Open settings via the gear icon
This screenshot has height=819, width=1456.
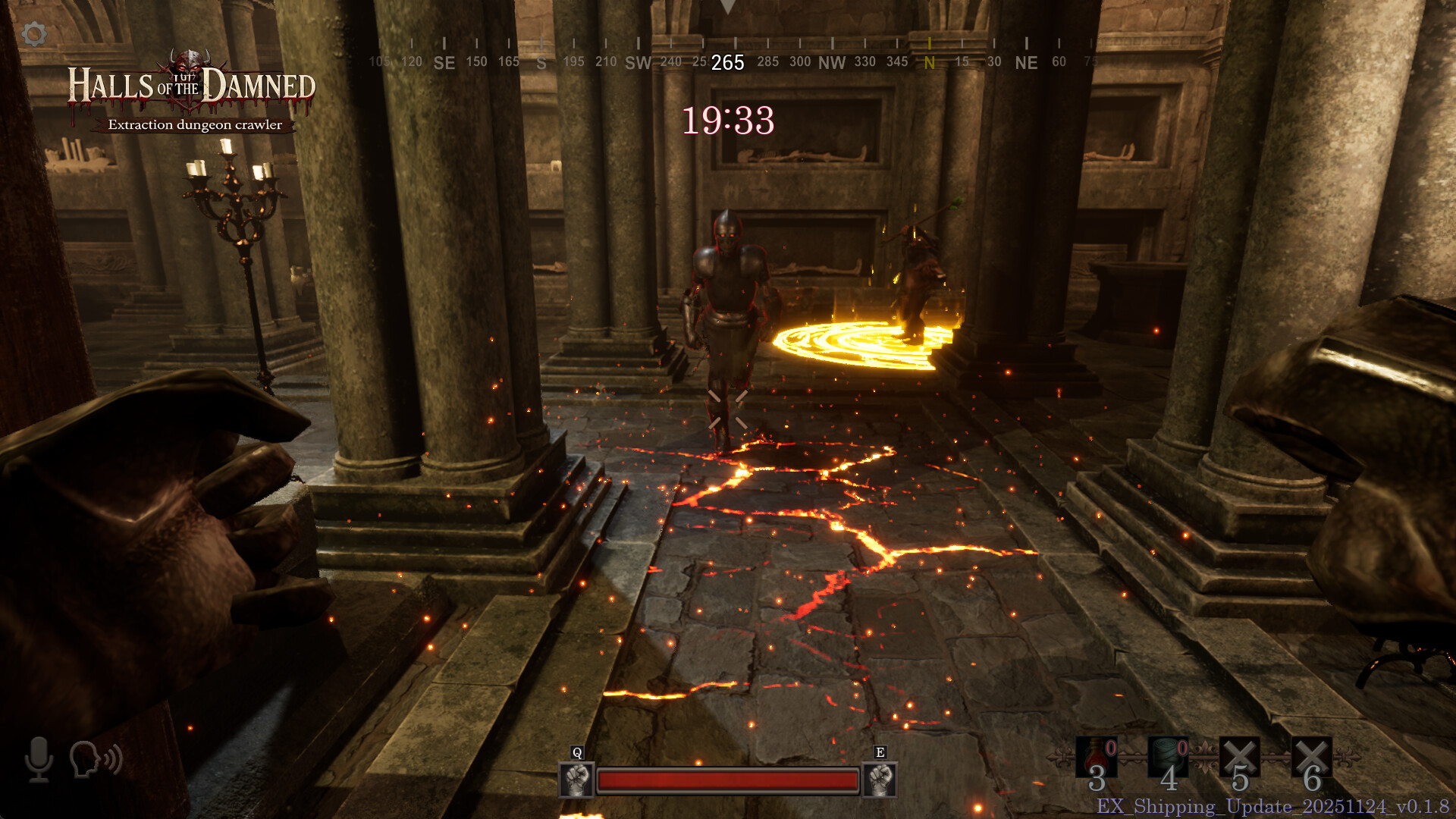[x=34, y=33]
